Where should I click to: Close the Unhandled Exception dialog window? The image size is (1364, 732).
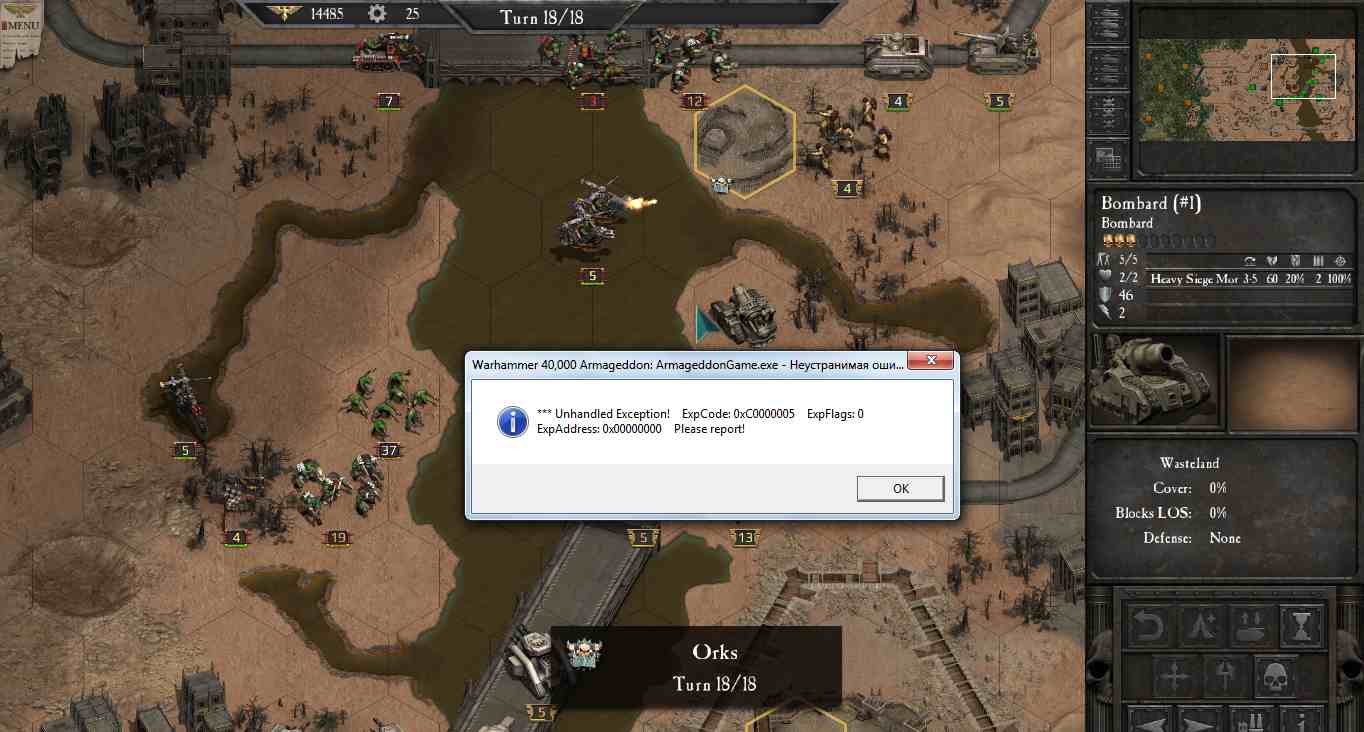click(x=931, y=361)
